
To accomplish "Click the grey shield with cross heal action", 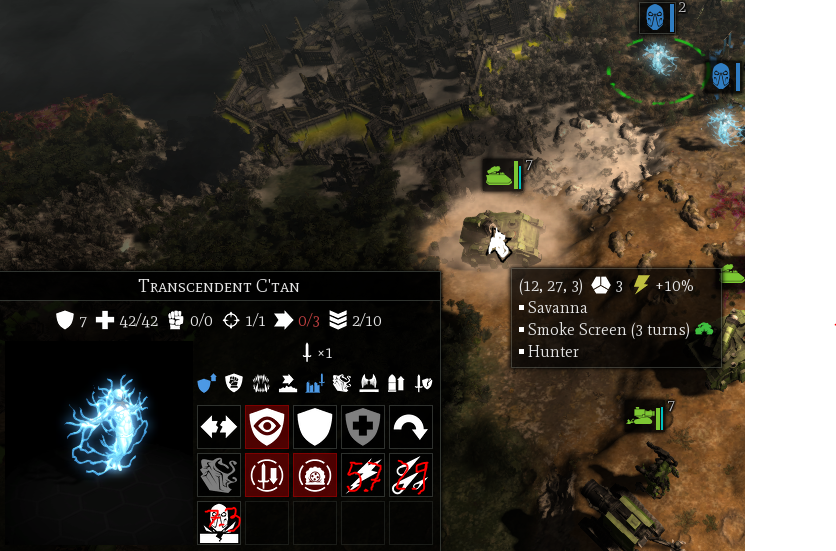I will point(362,427).
